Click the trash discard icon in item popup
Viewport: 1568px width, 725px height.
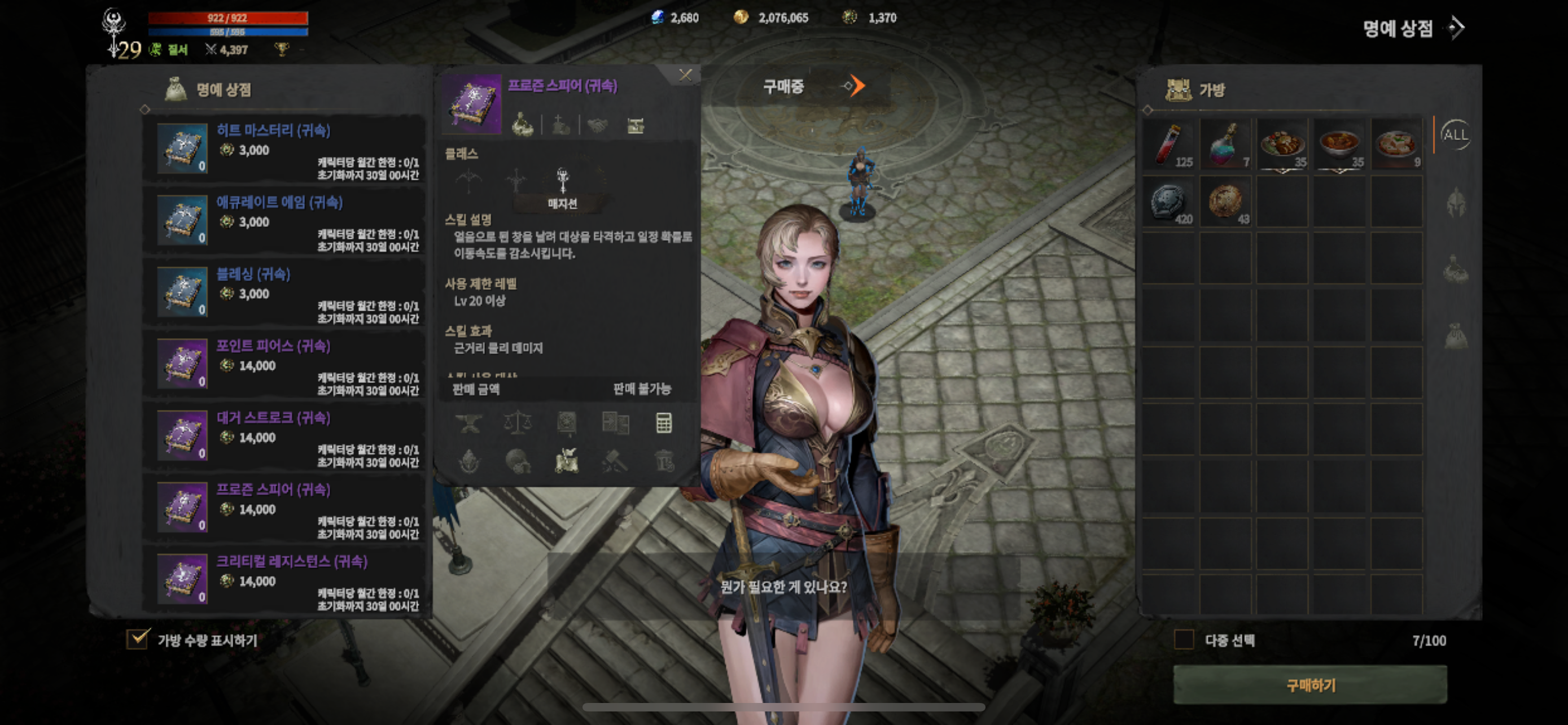pyautogui.click(x=665, y=462)
